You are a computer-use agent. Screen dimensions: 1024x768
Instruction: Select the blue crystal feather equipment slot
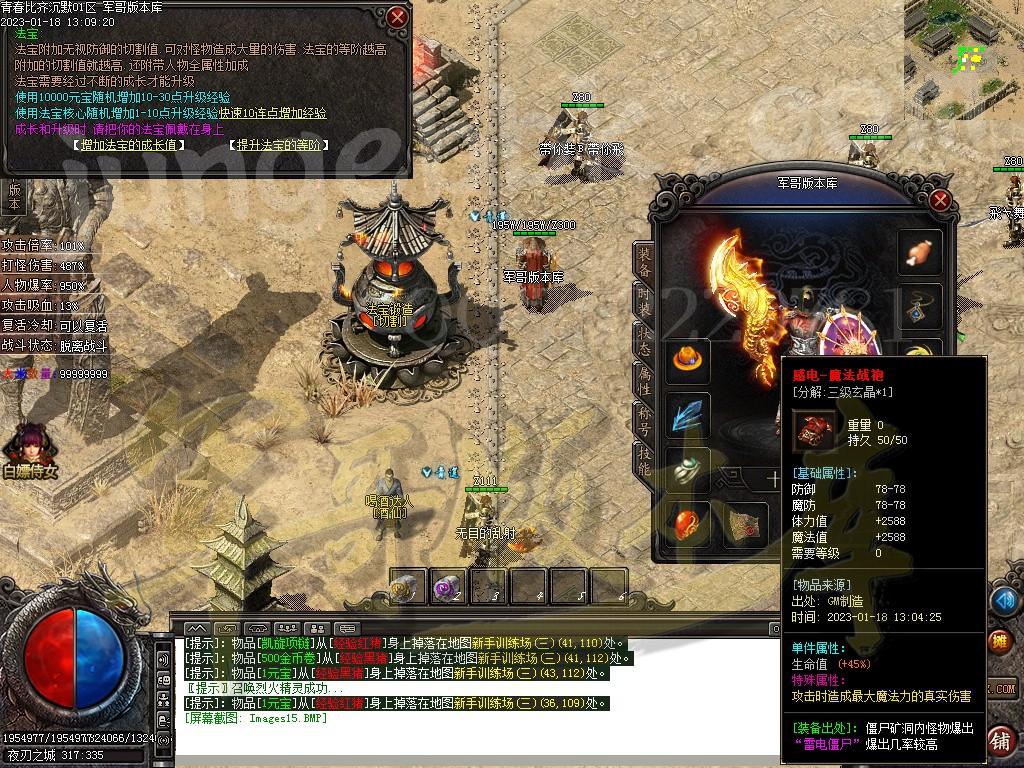(x=688, y=415)
